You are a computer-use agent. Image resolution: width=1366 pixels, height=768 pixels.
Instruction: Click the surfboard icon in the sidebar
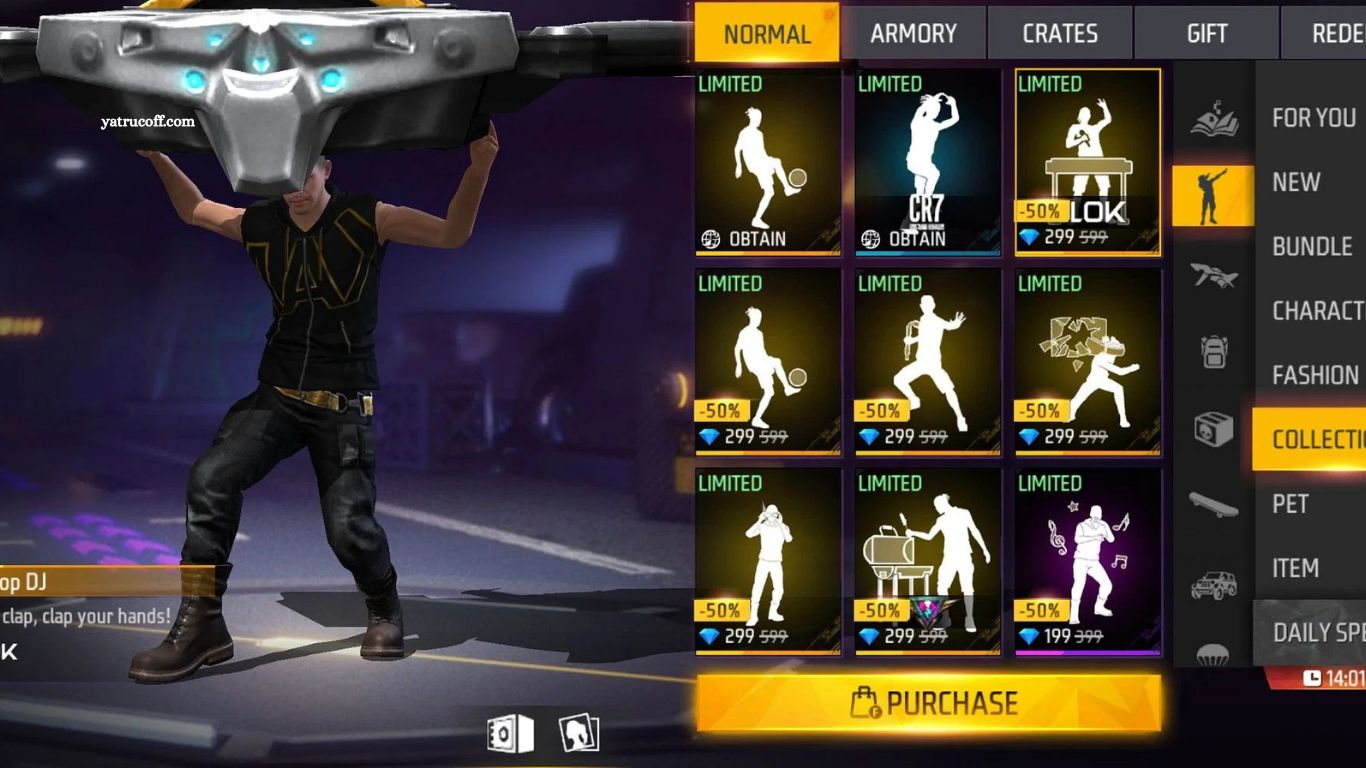click(x=1213, y=506)
